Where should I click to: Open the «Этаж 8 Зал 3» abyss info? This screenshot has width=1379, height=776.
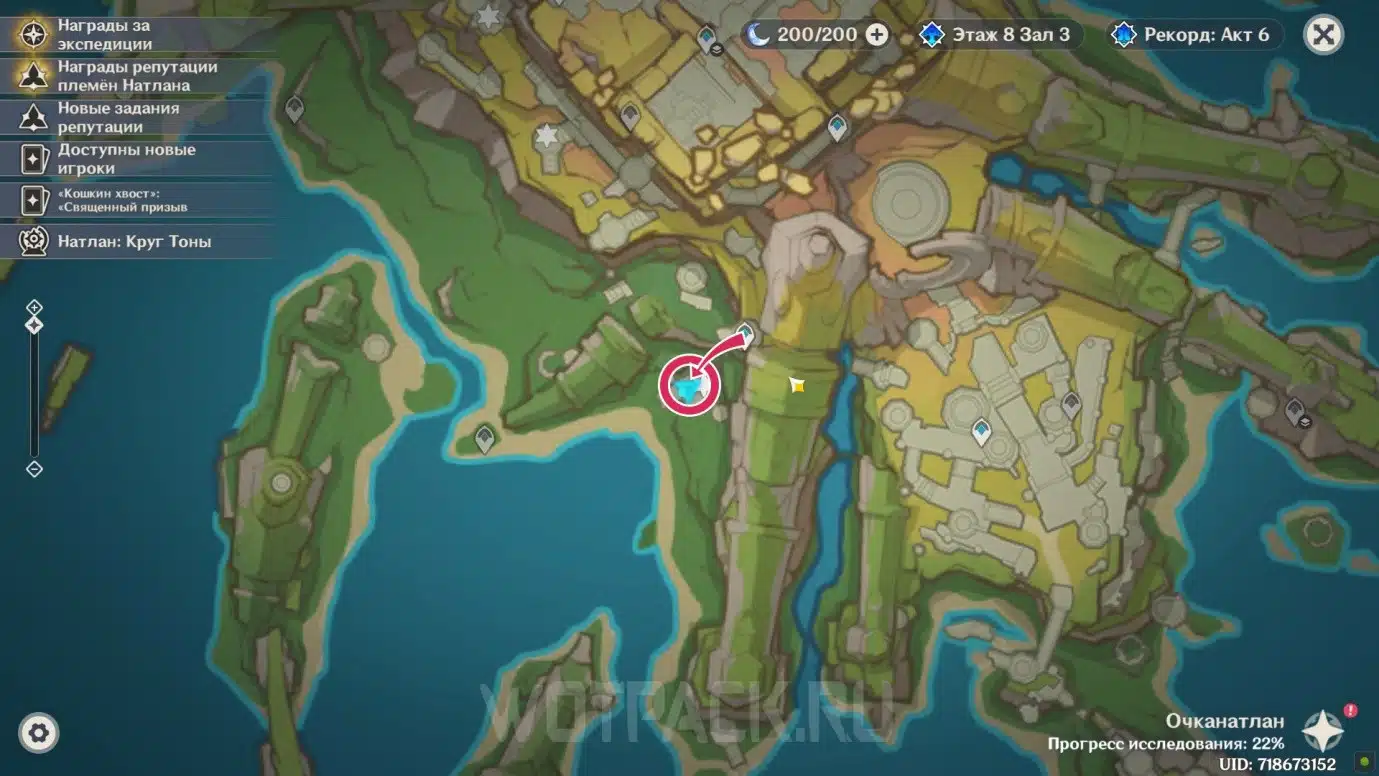click(996, 35)
